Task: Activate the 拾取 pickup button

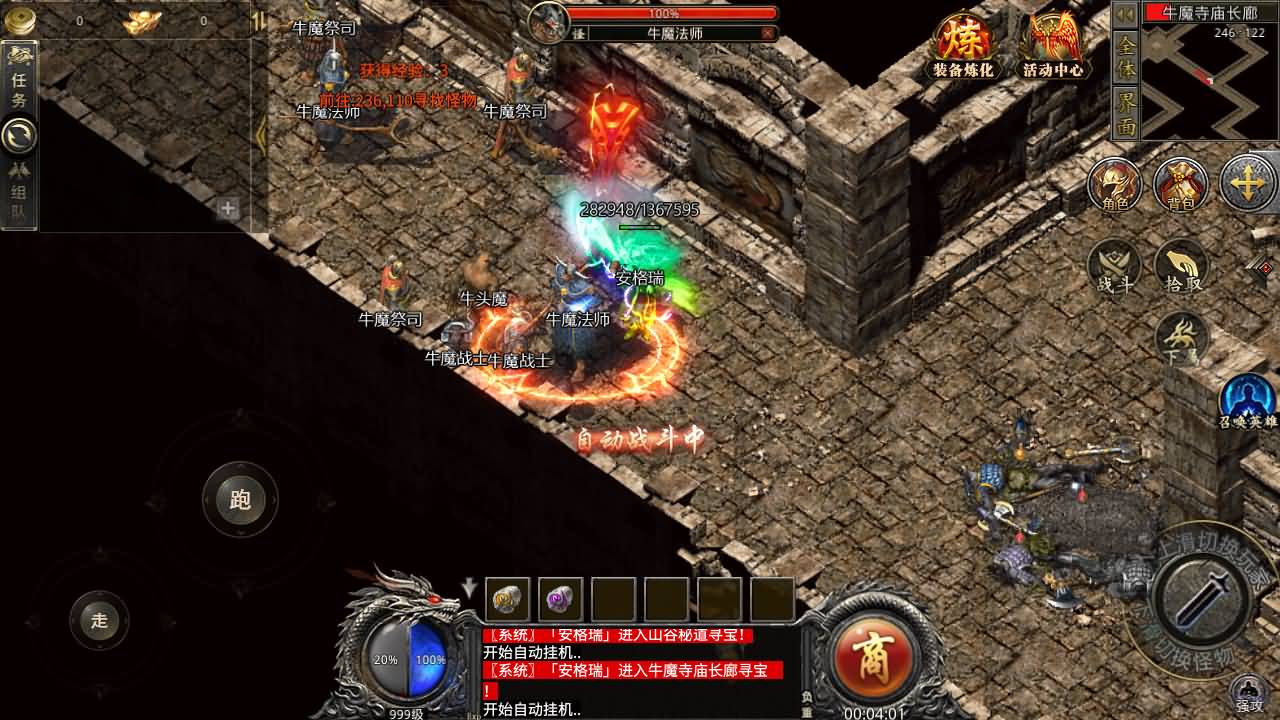Action: pyautogui.click(x=1182, y=266)
